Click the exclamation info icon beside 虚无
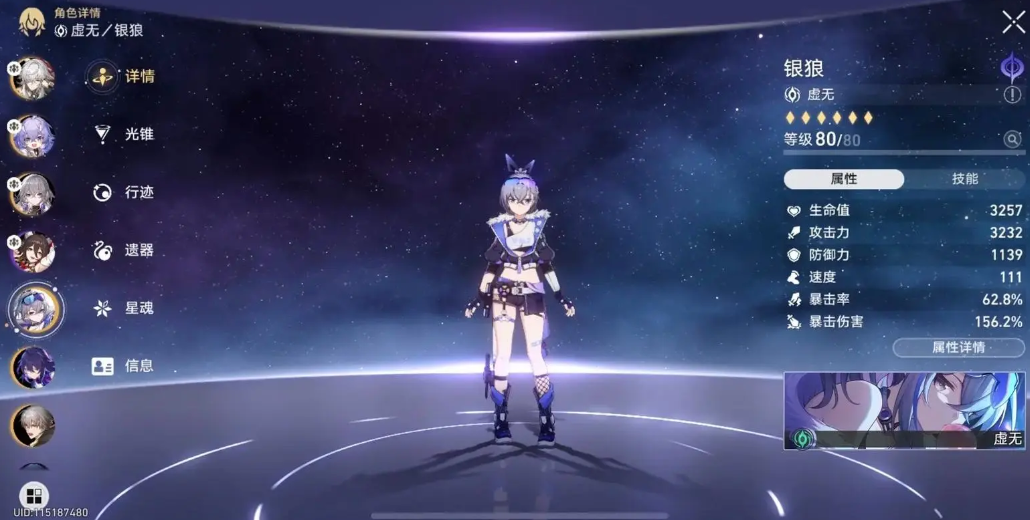1030x520 pixels. pos(1013,95)
